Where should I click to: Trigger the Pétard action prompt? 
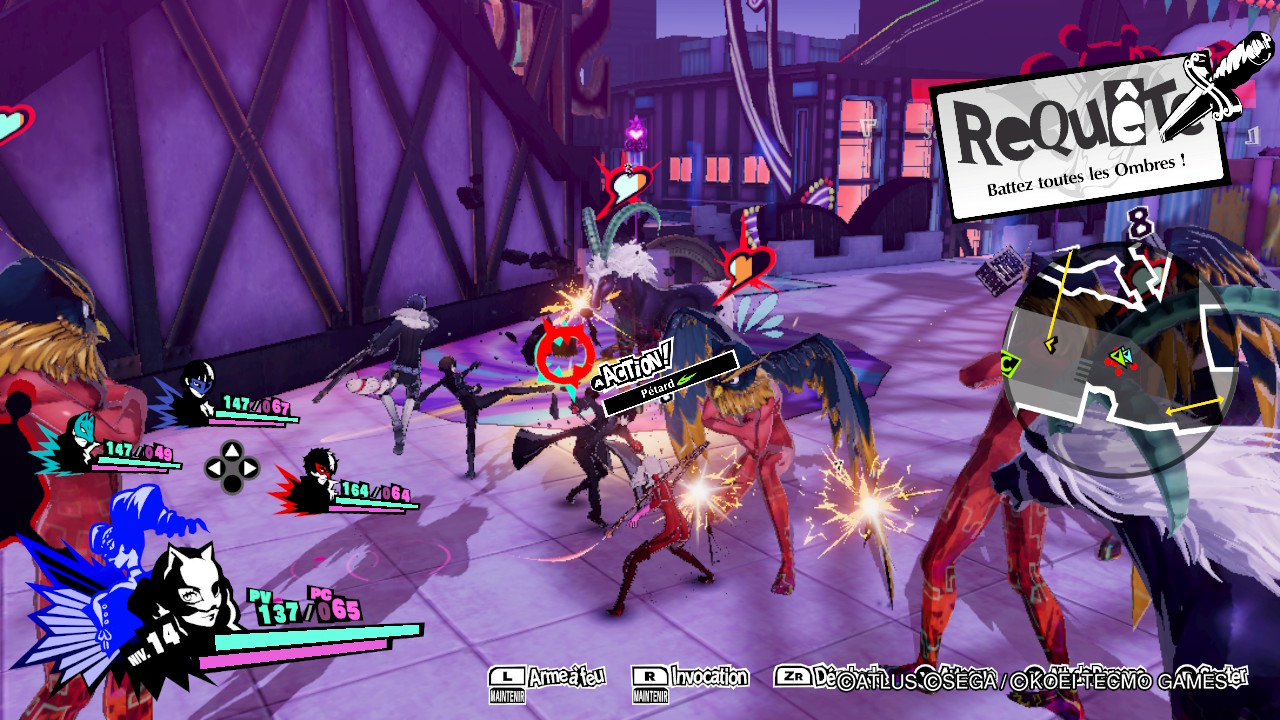pyautogui.click(x=669, y=381)
